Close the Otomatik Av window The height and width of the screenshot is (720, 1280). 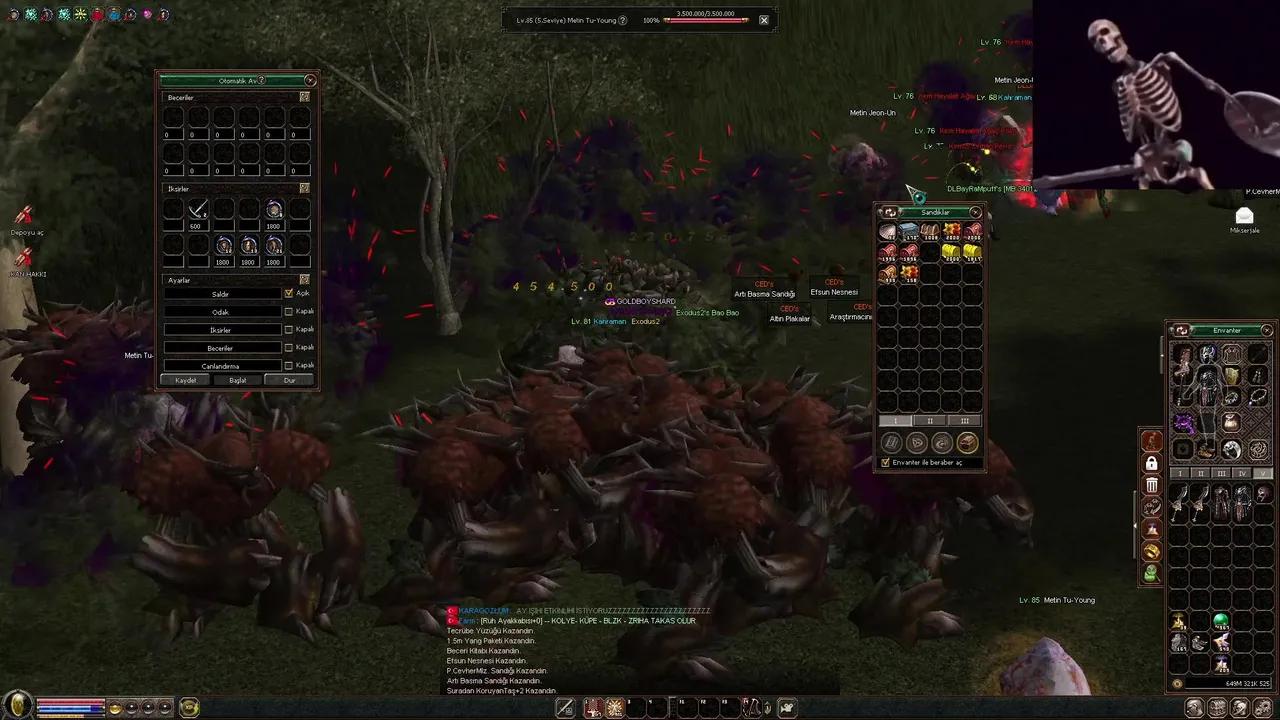[310, 80]
